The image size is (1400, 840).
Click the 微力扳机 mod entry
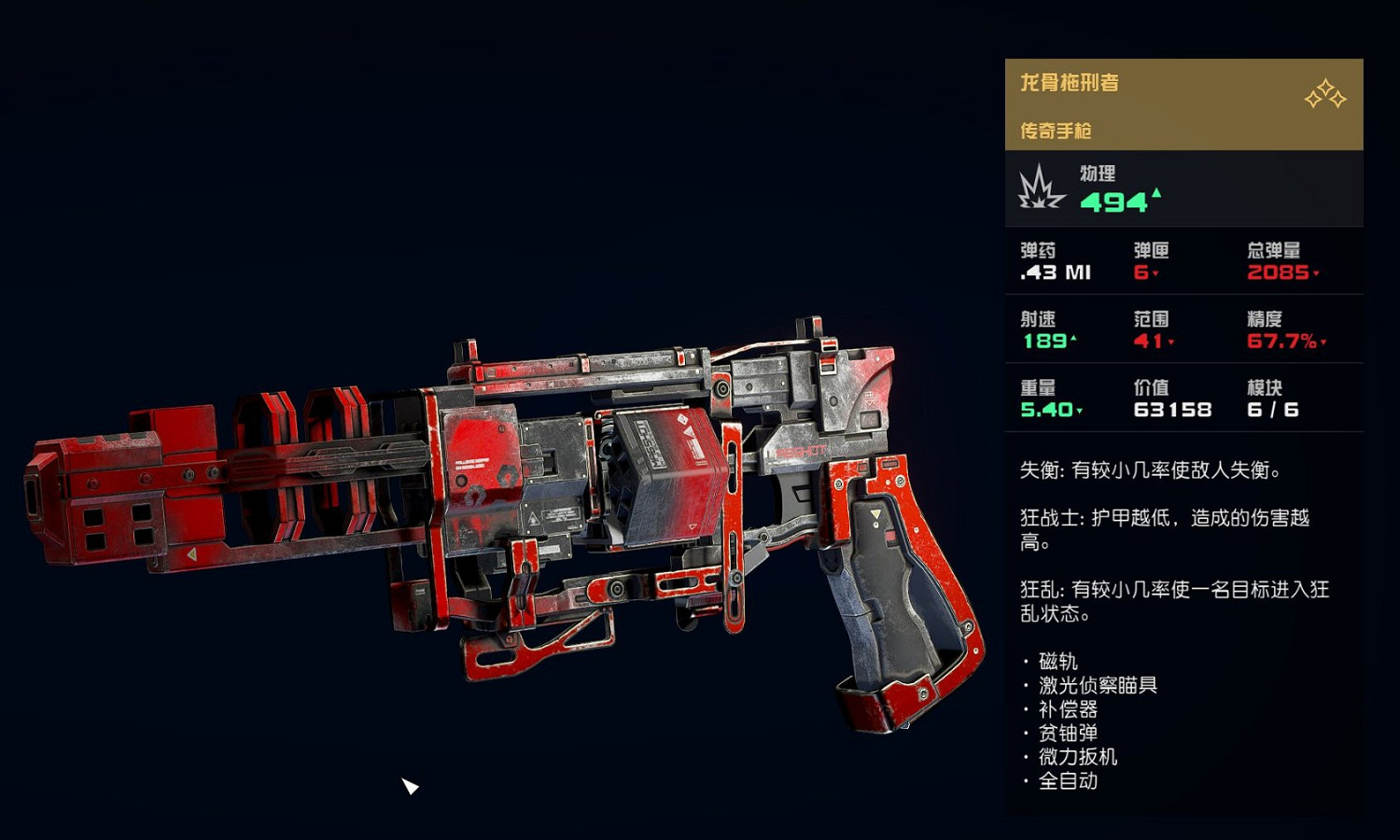pyautogui.click(x=1078, y=757)
